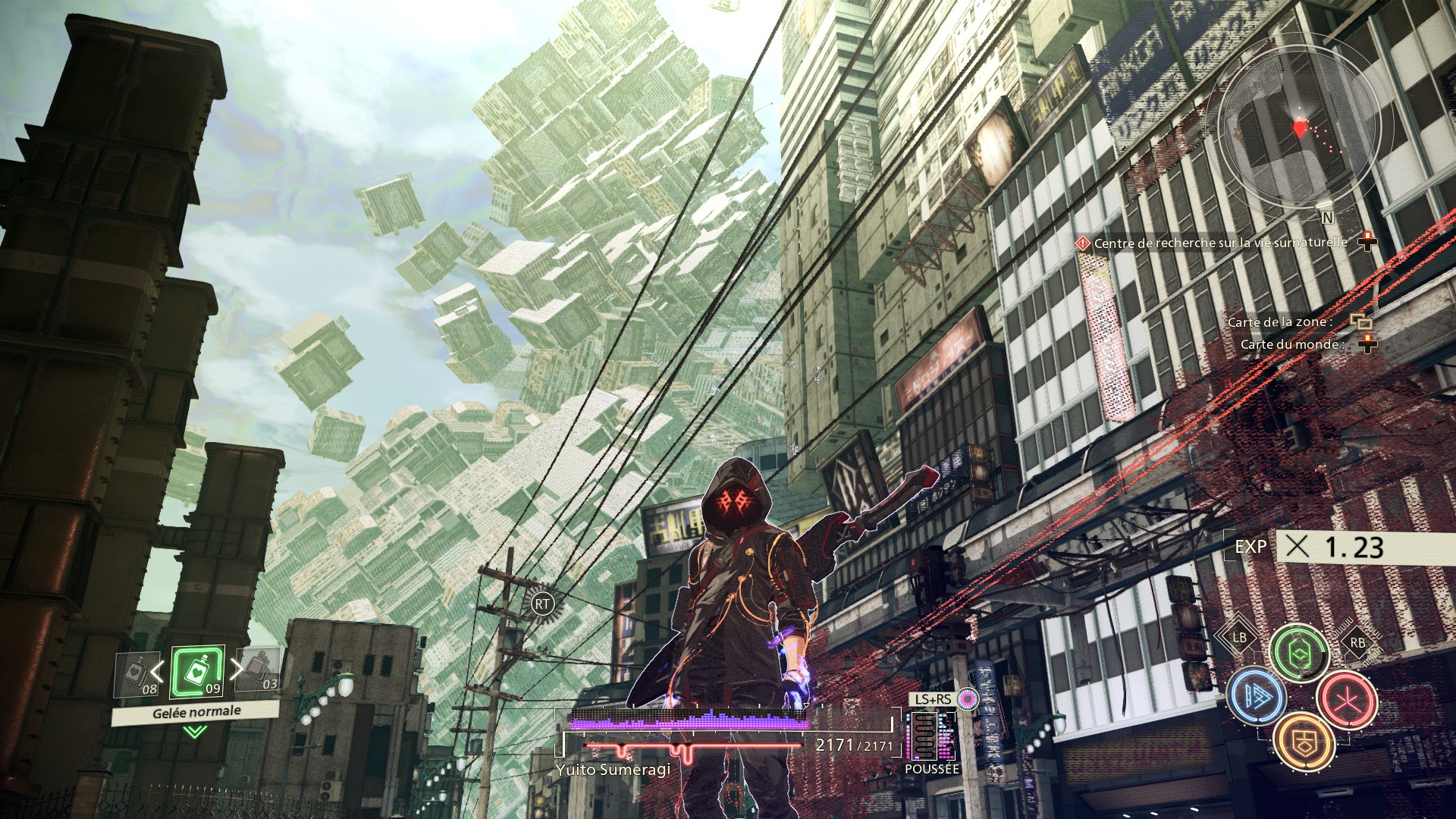The height and width of the screenshot is (819, 1456).
Task: Click the red player marker on the minimap
Action: [1301, 127]
